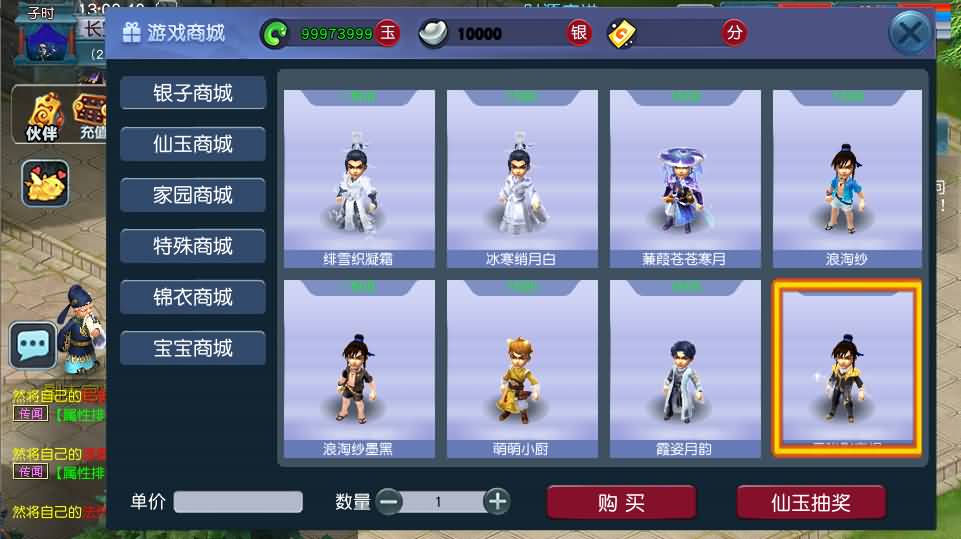Choose the 冰寒绡月白 outfit
Screen dimensions: 961x539
point(522,179)
